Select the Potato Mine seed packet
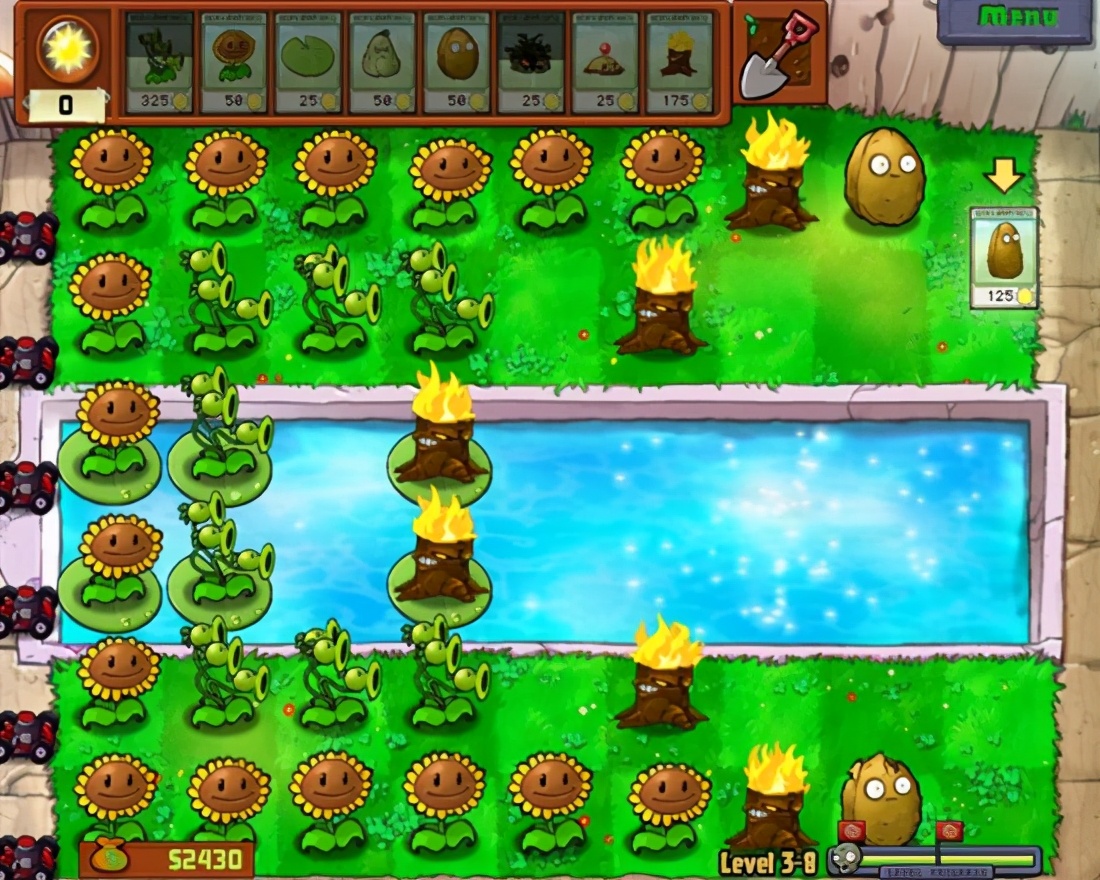Viewport: 1100px width, 880px height. (x=605, y=62)
